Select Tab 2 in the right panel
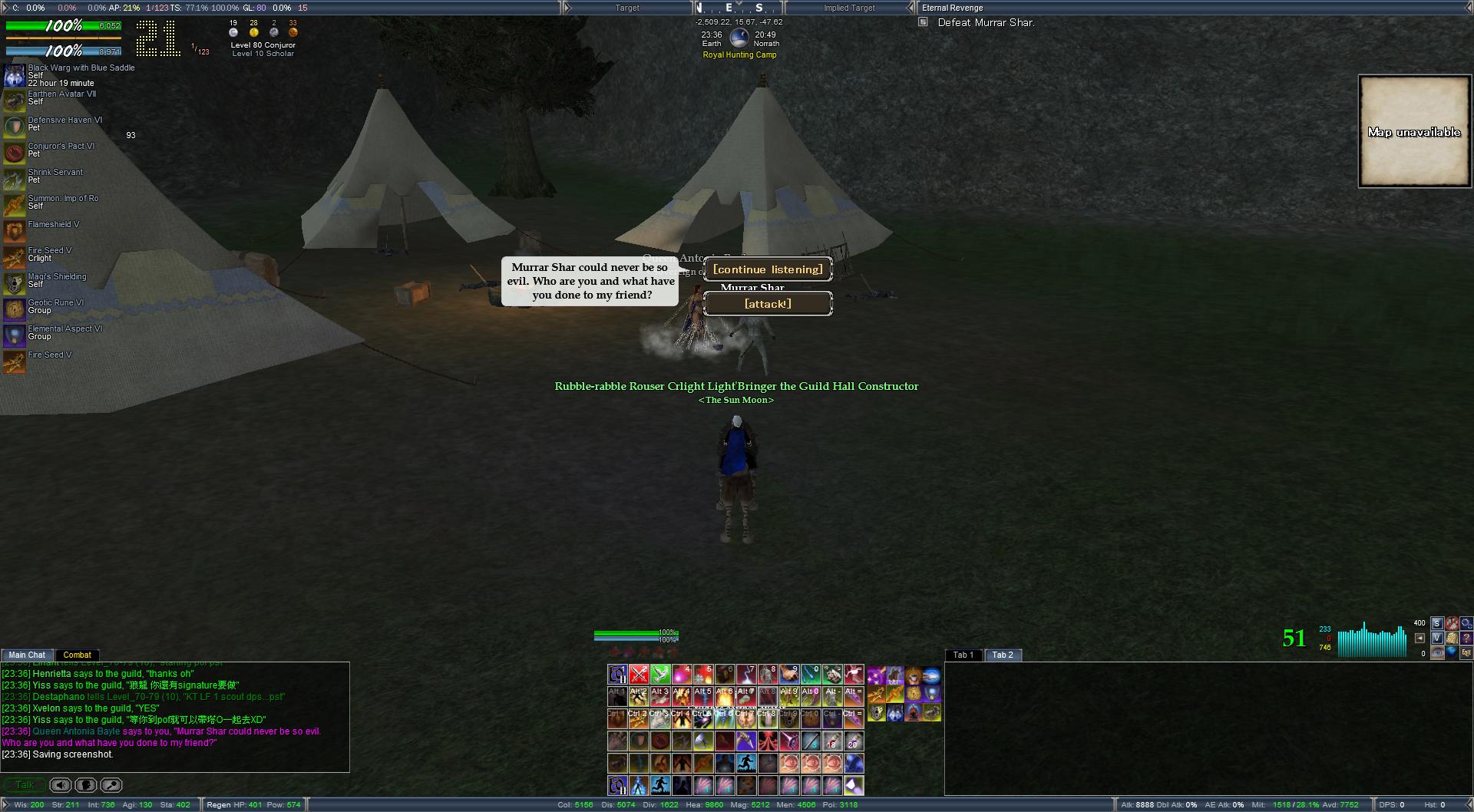 click(1003, 655)
